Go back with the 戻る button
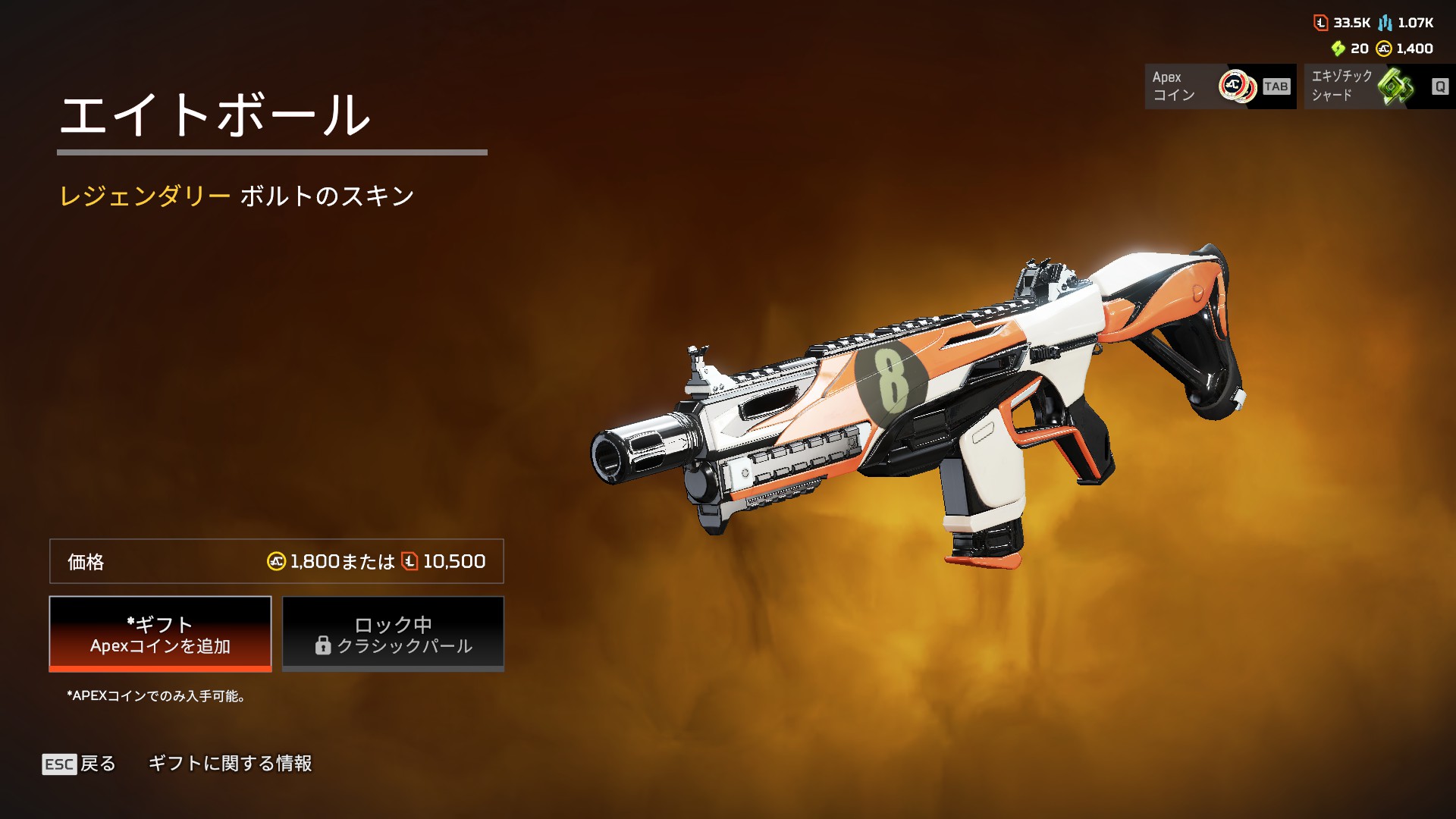This screenshot has width=1456, height=819. click(80, 764)
